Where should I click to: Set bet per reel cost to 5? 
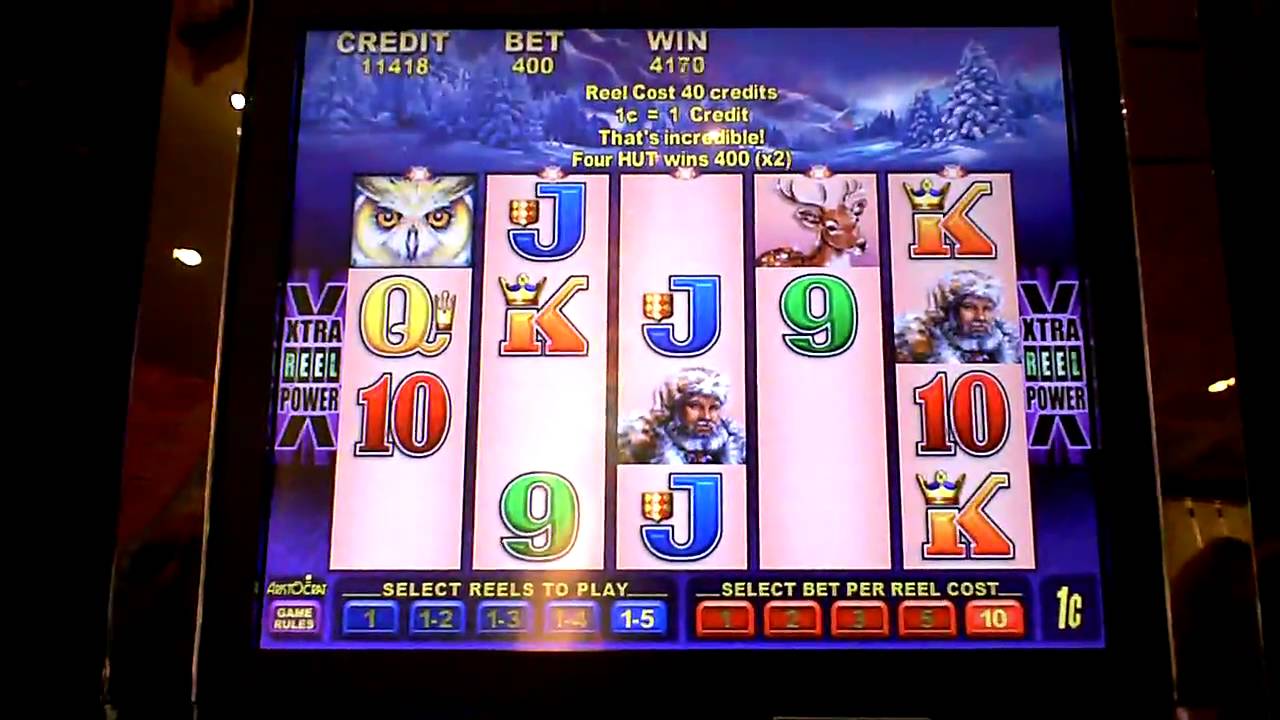(926, 619)
